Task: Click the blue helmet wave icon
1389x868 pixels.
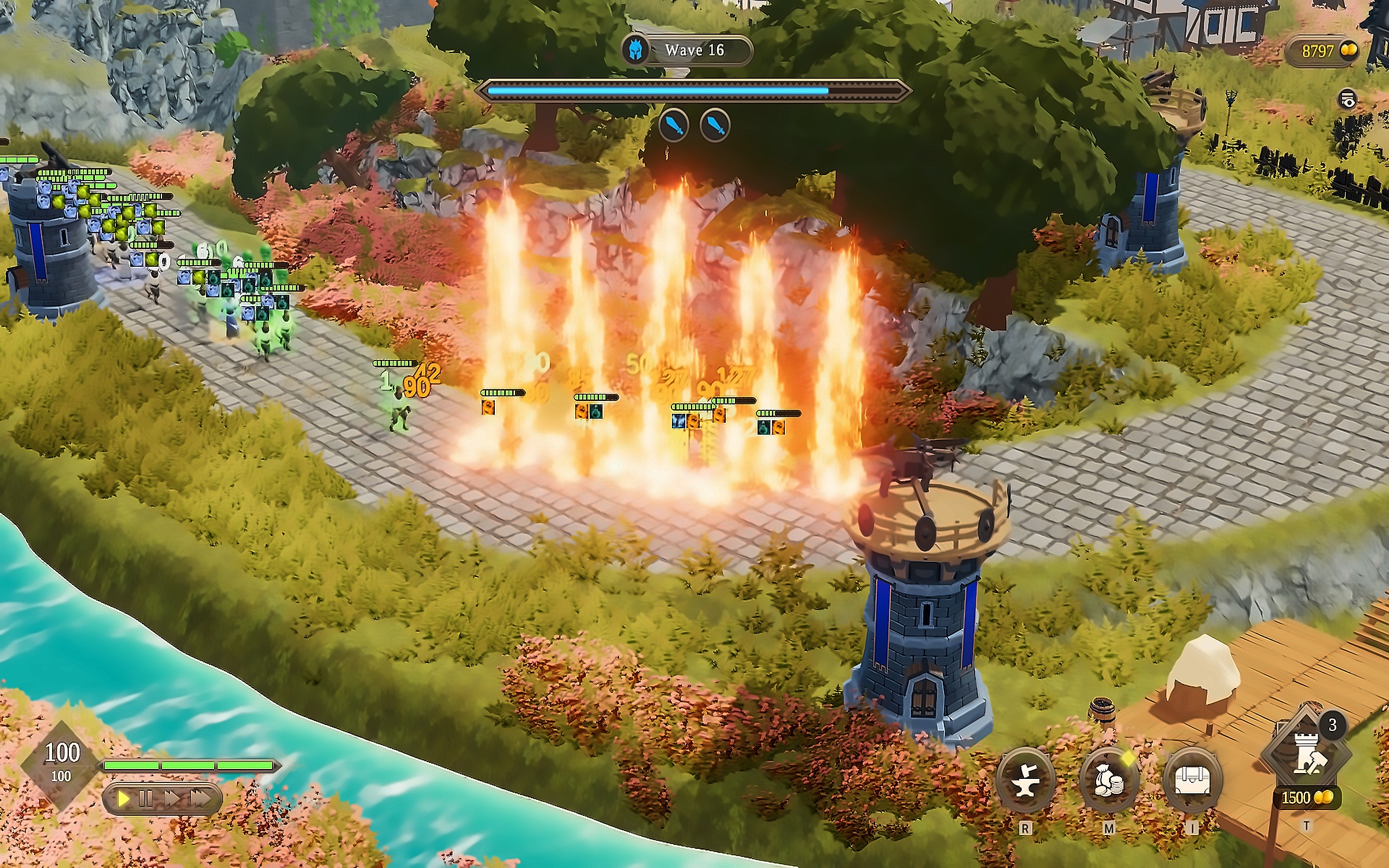Action: [635, 50]
